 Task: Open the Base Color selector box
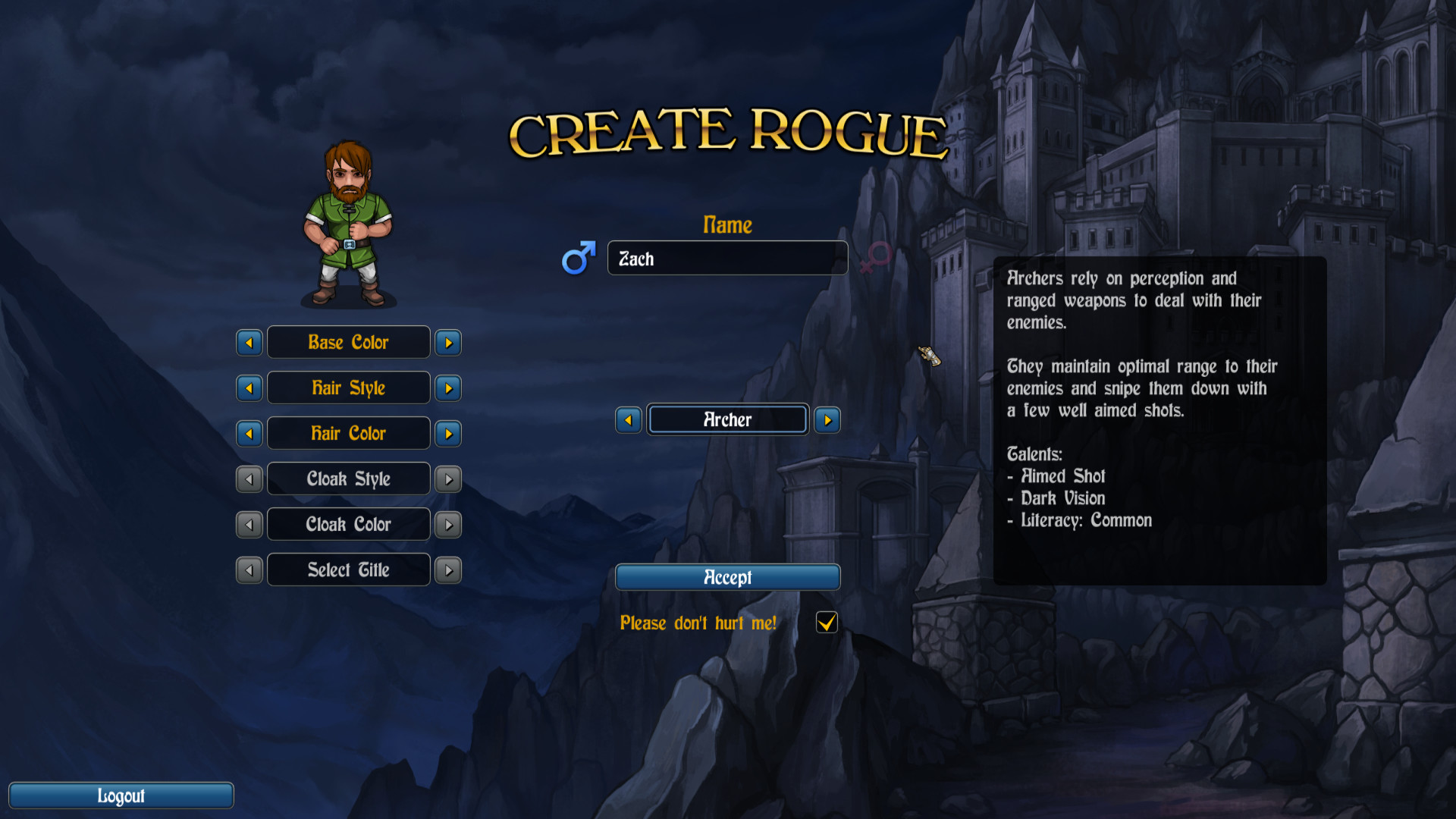pyautogui.click(x=348, y=342)
